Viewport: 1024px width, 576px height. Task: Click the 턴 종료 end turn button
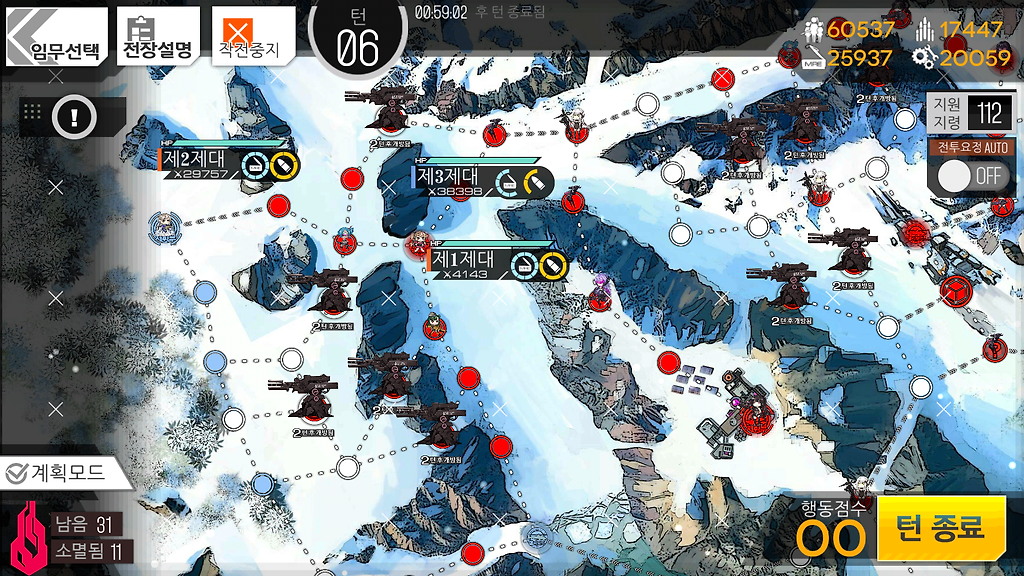point(941,527)
